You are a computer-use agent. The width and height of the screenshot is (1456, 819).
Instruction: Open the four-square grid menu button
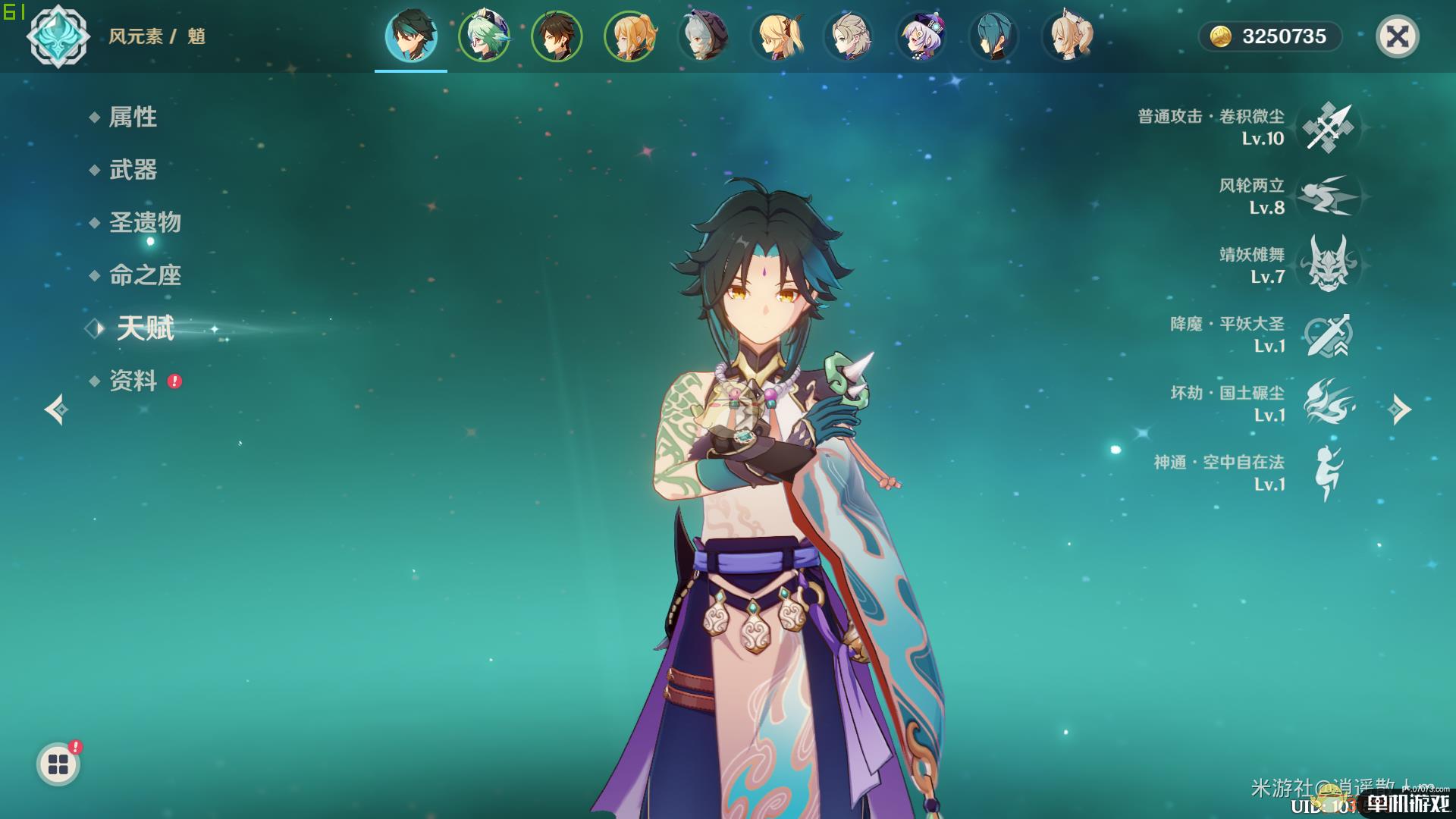point(58,764)
